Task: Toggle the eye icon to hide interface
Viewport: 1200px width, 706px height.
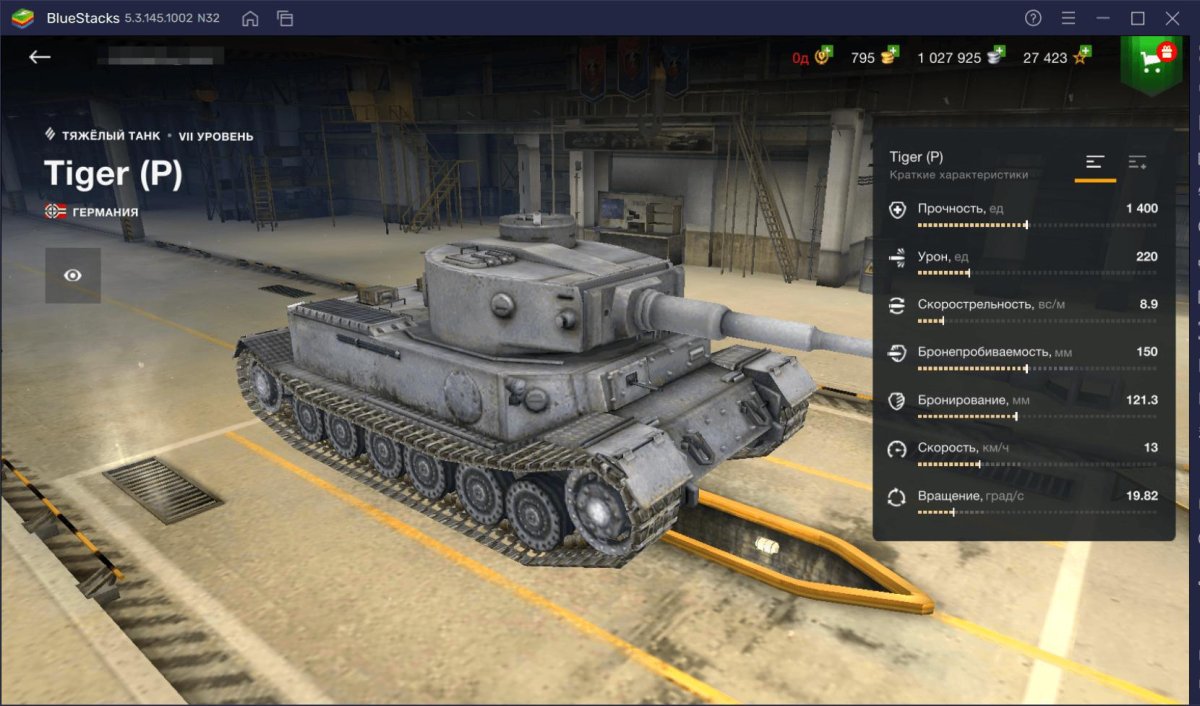Action: [73, 275]
